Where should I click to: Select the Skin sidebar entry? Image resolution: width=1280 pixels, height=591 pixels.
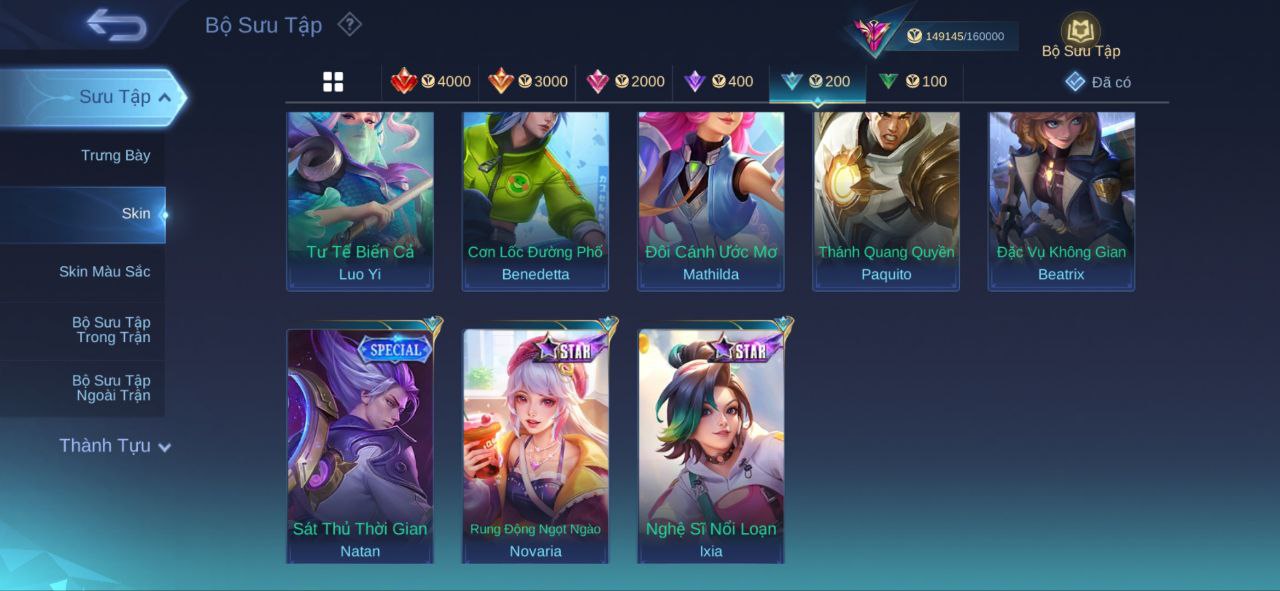[135, 213]
